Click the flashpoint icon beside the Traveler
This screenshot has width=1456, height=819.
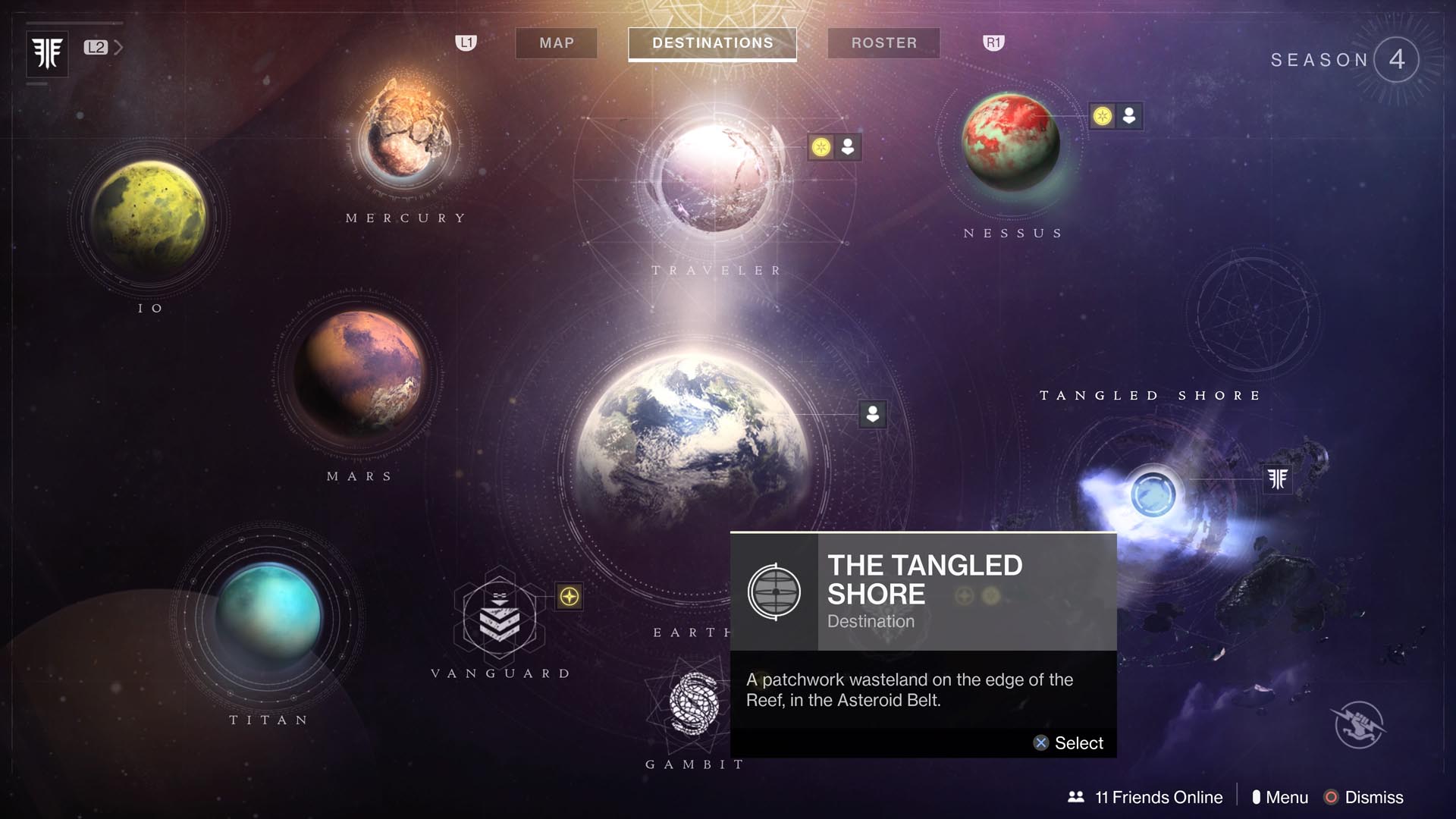(x=821, y=148)
